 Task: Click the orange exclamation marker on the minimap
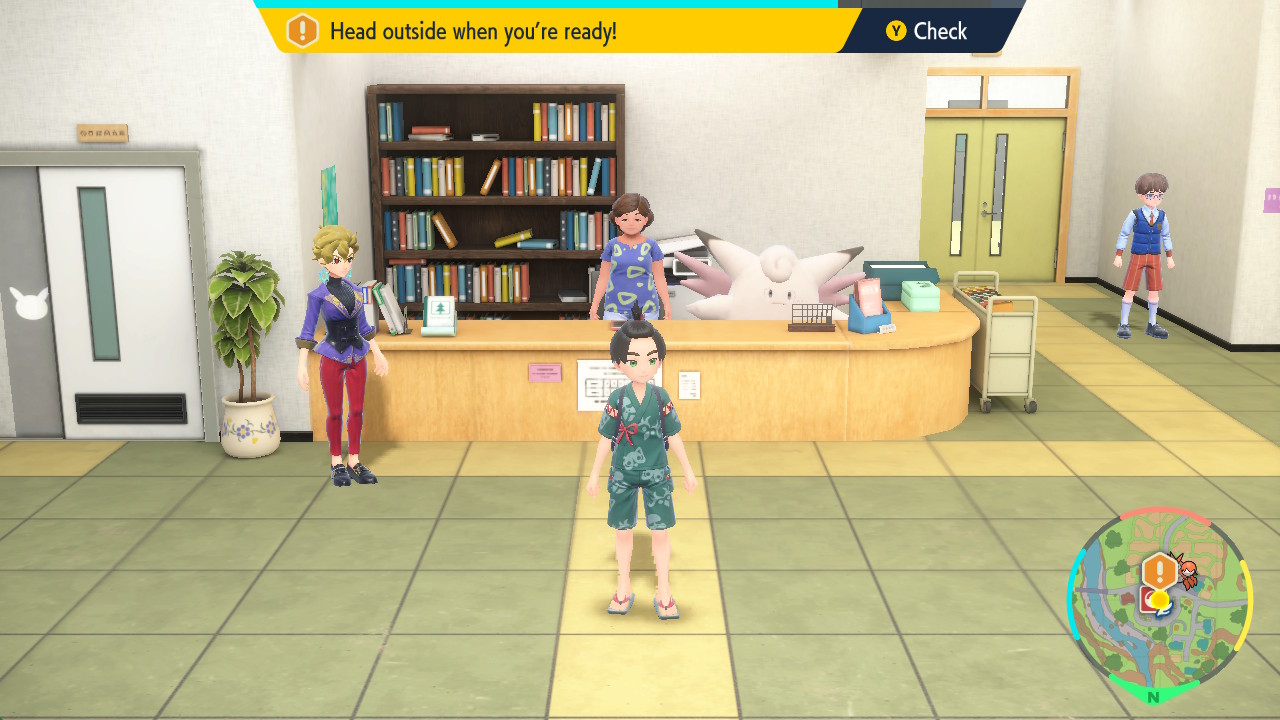coord(1159,572)
